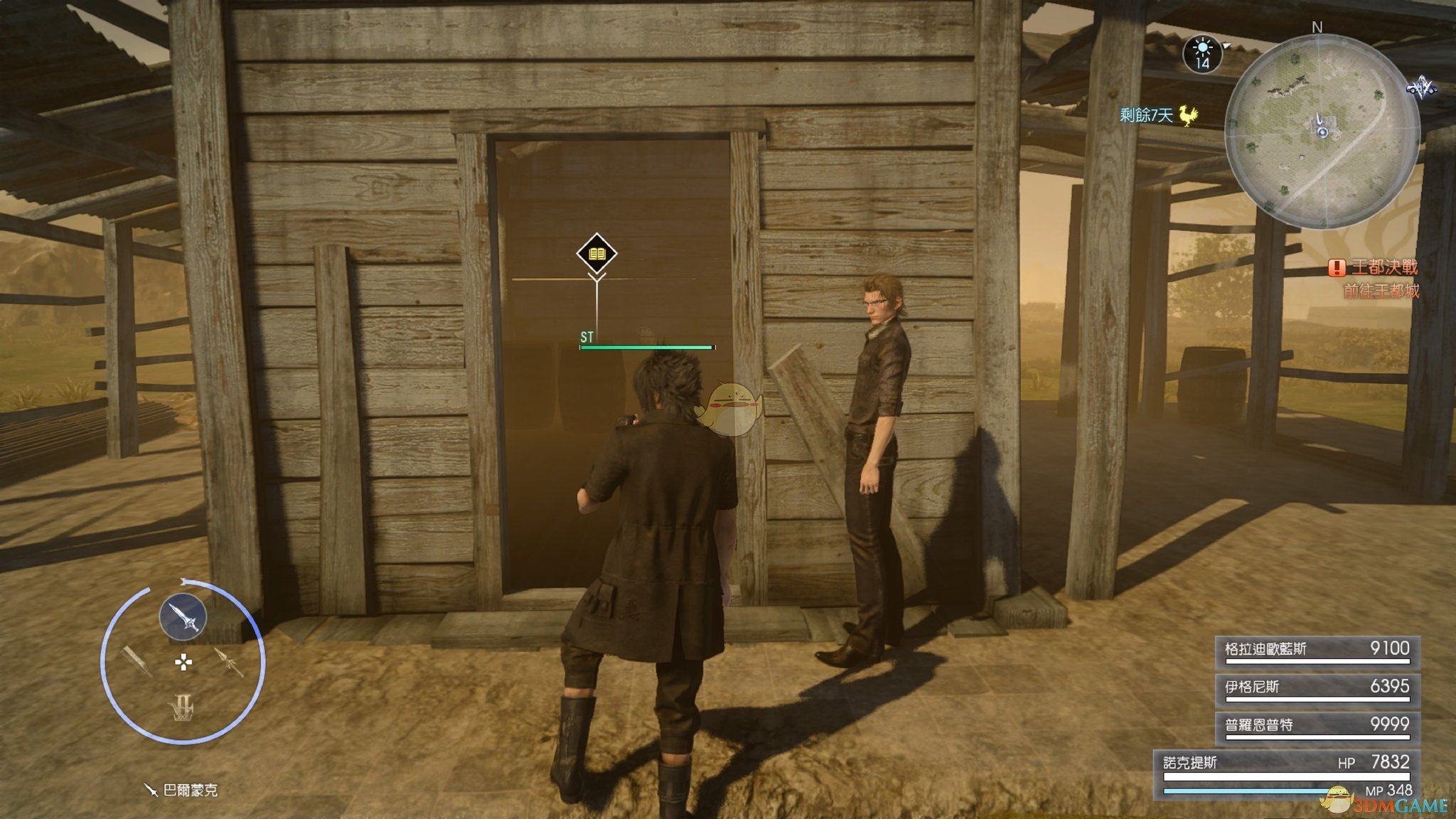Select party member 普羅恩普特
The height and width of the screenshot is (819, 1456).
click(x=1317, y=727)
